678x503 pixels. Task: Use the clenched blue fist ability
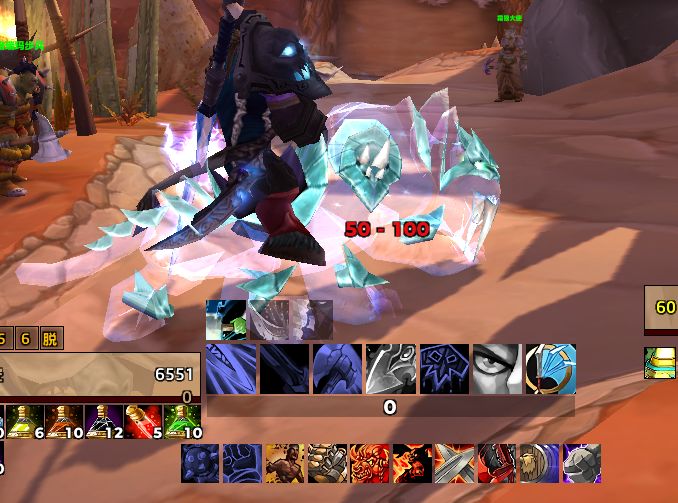point(242,464)
